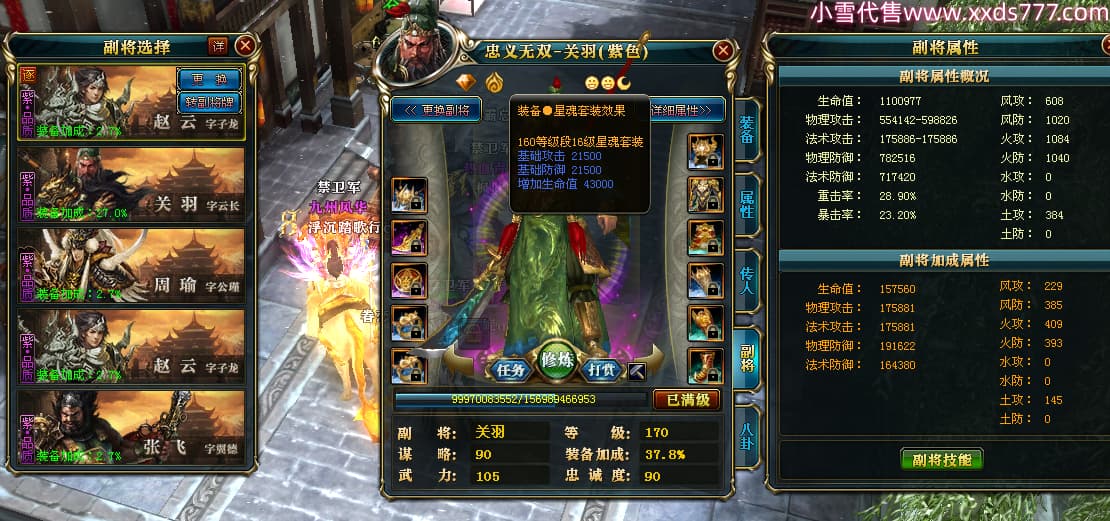
Task: Click the 打赏 button
Action: coord(599,369)
